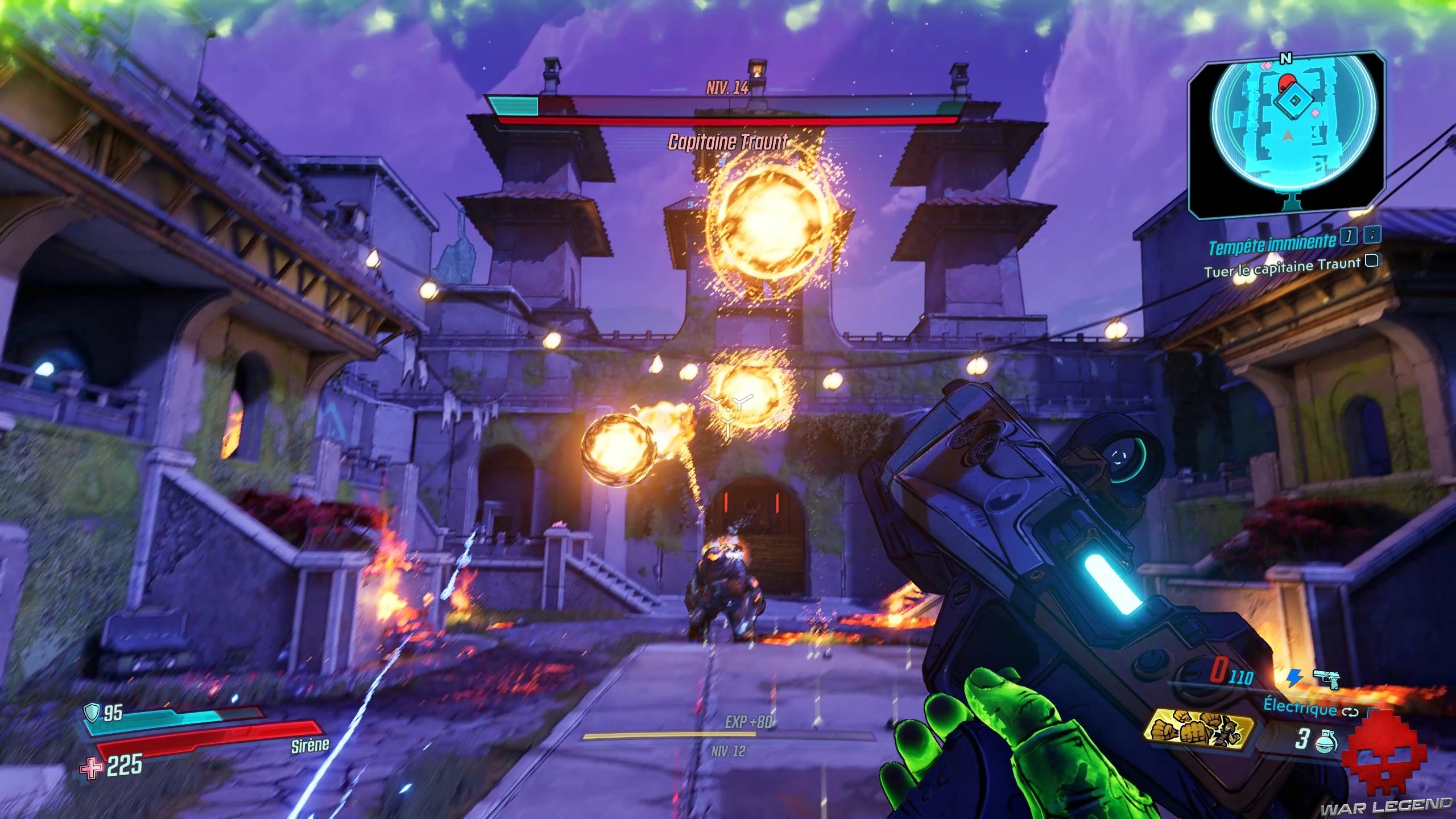The image size is (1456, 819).
Task: Choose the pistol weapon icon
Action: pos(1326,679)
